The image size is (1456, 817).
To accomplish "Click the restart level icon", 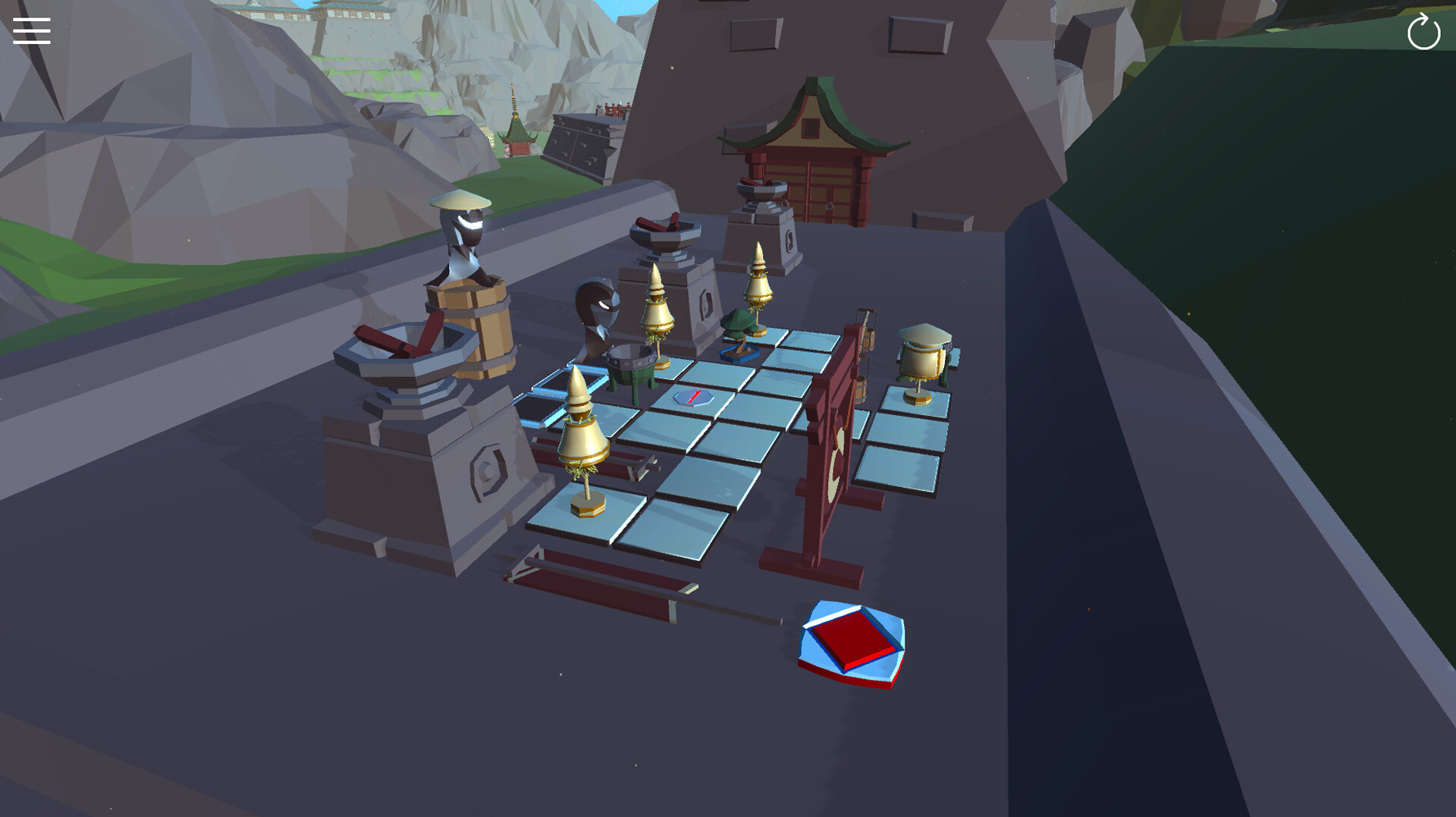I will pos(1423,32).
